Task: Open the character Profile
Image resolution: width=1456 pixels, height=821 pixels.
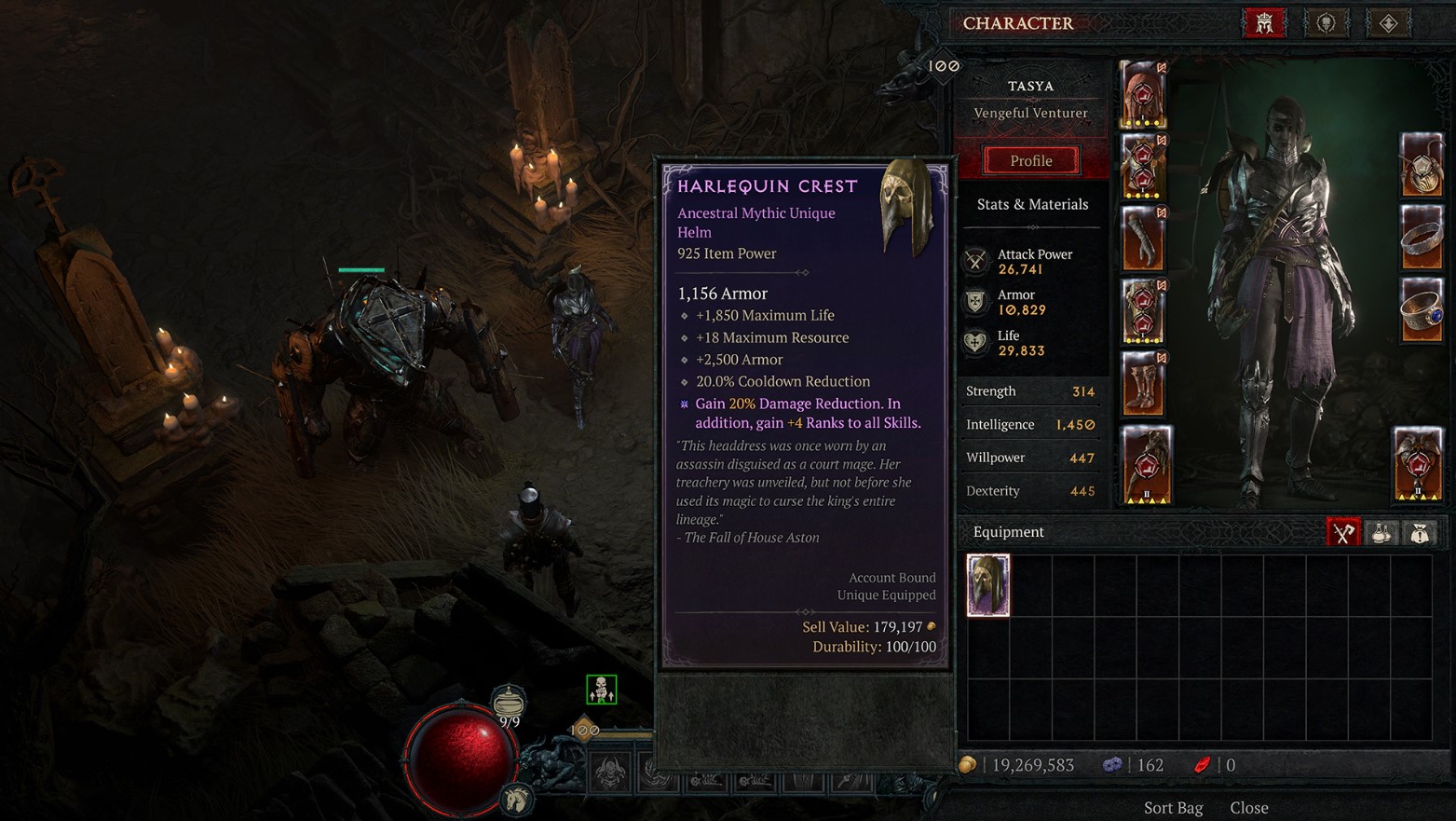Action: coord(1031,160)
